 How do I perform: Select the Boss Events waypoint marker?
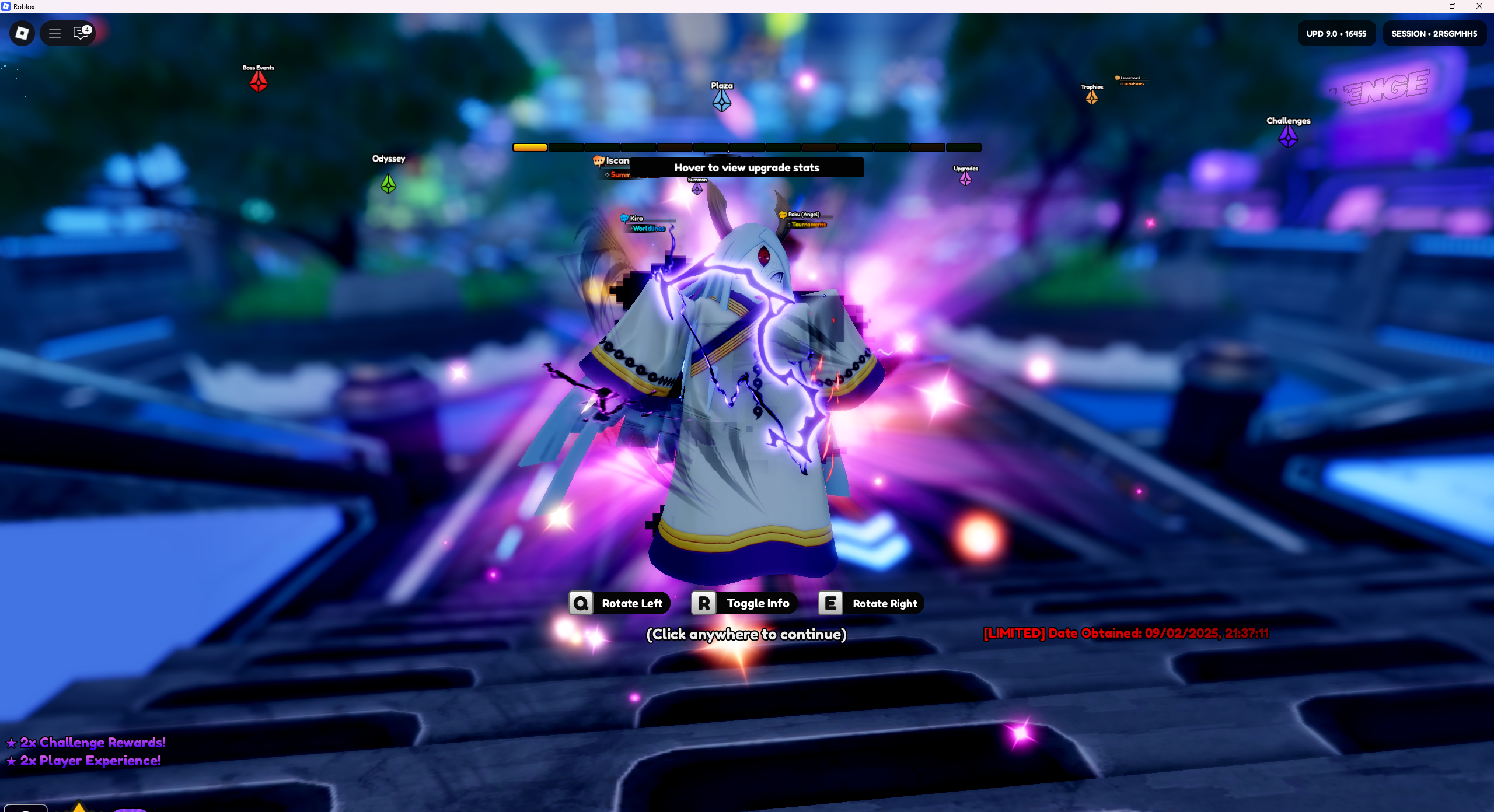259,82
